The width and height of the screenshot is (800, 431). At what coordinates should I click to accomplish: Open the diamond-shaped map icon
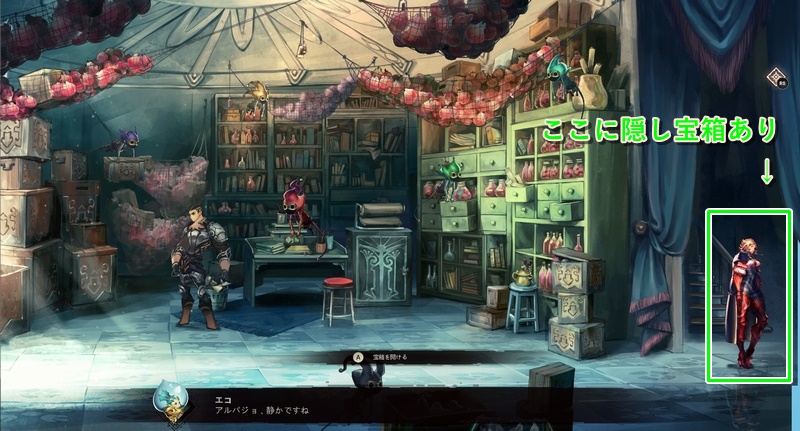(777, 78)
